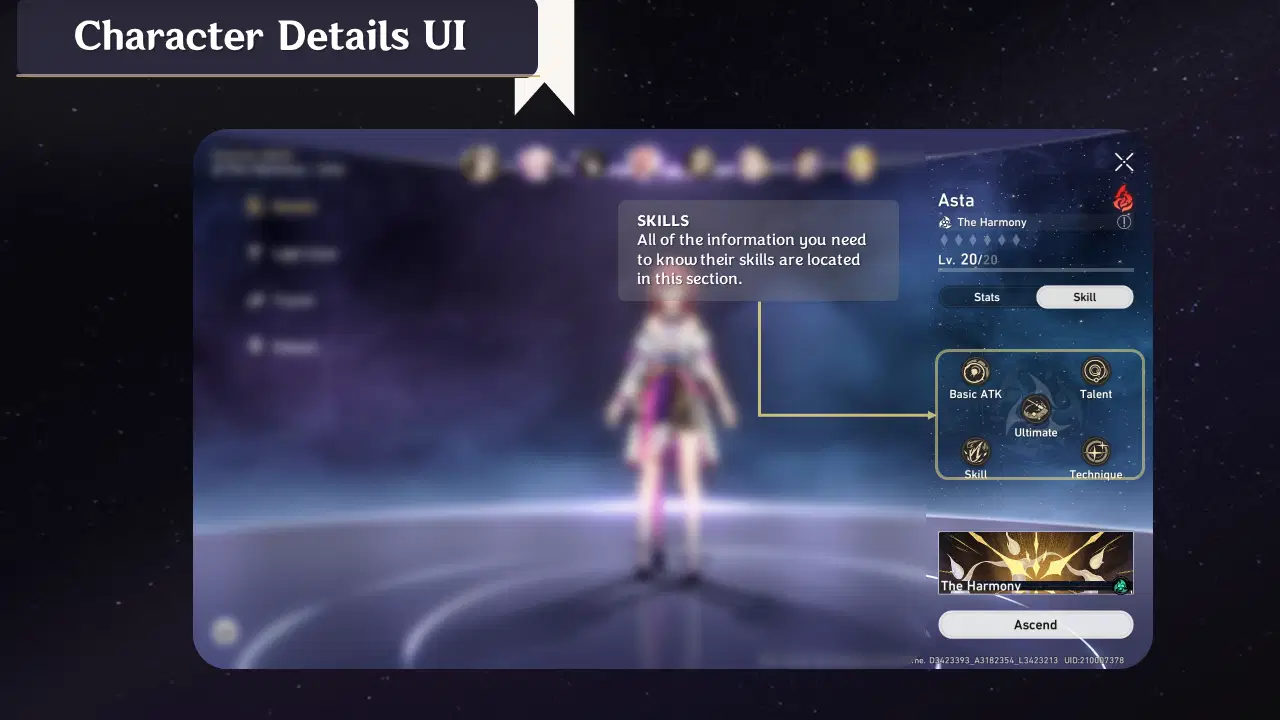Open the exclamation info icon near the element
Viewport: 1280px width, 720px height.
pos(1124,222)
